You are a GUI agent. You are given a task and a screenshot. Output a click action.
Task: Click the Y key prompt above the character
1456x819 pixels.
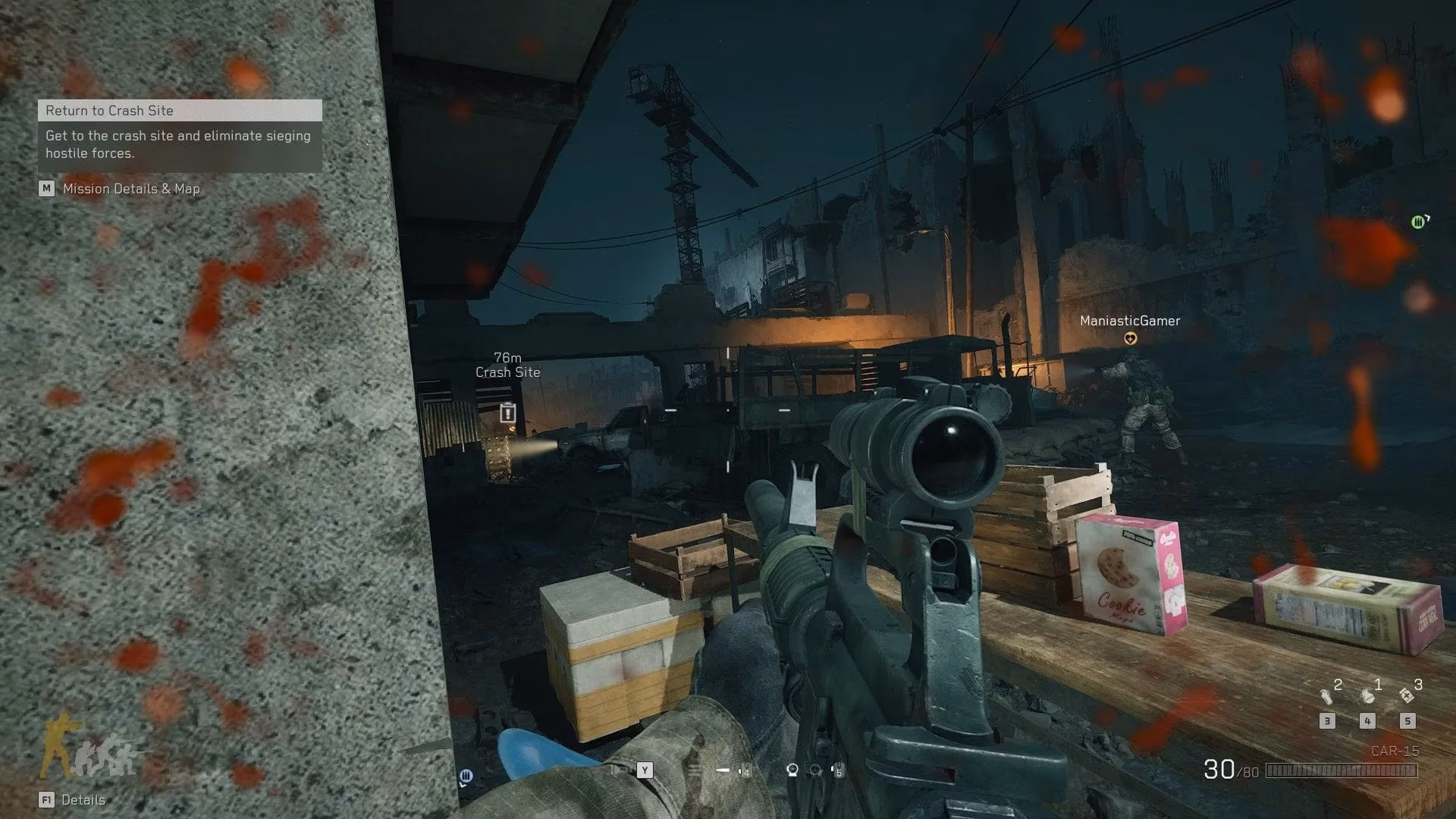click(x=645, y=769)
